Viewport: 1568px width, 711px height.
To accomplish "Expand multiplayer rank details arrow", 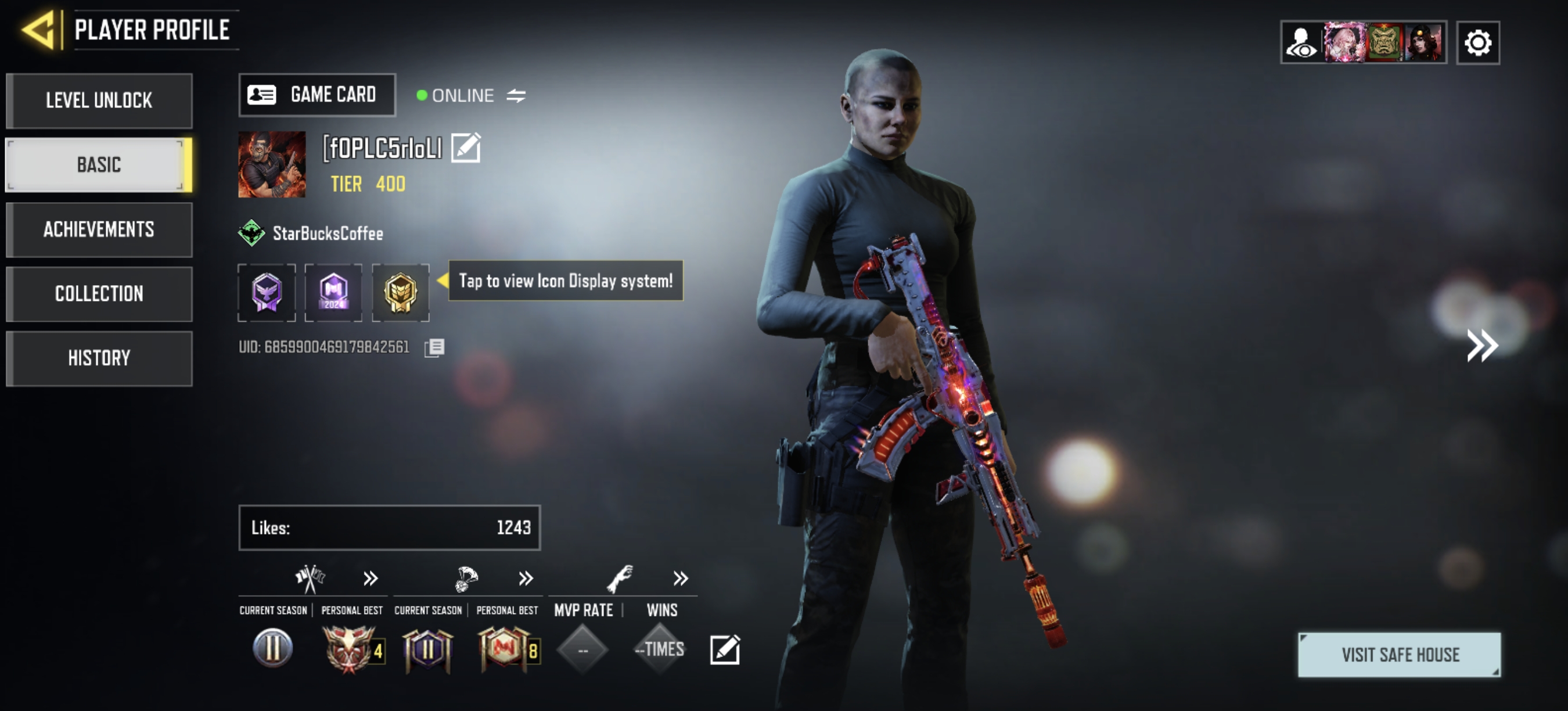I will coord(371,577).
